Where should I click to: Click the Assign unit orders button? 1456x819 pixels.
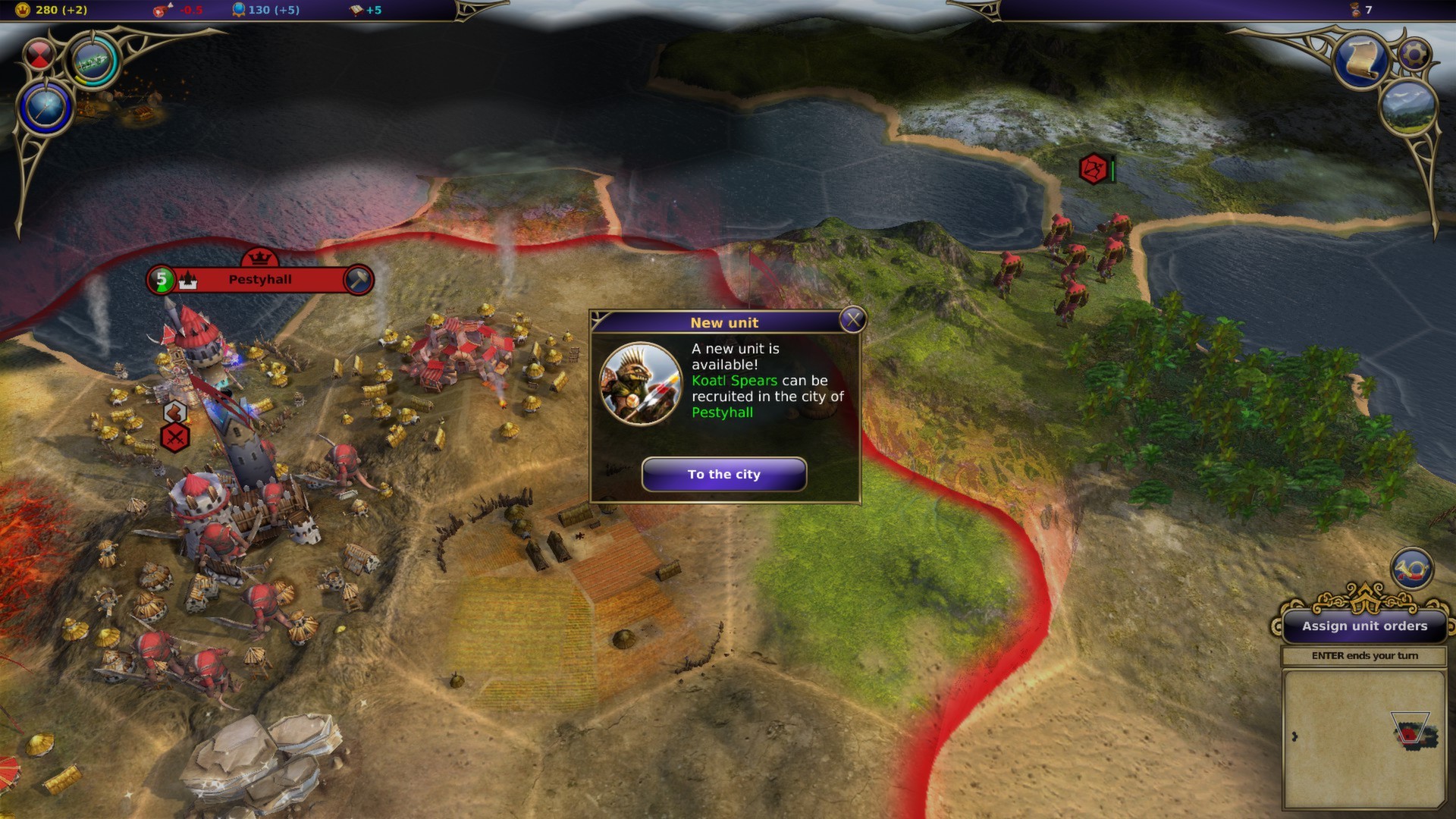click(x=1364, y=626)
